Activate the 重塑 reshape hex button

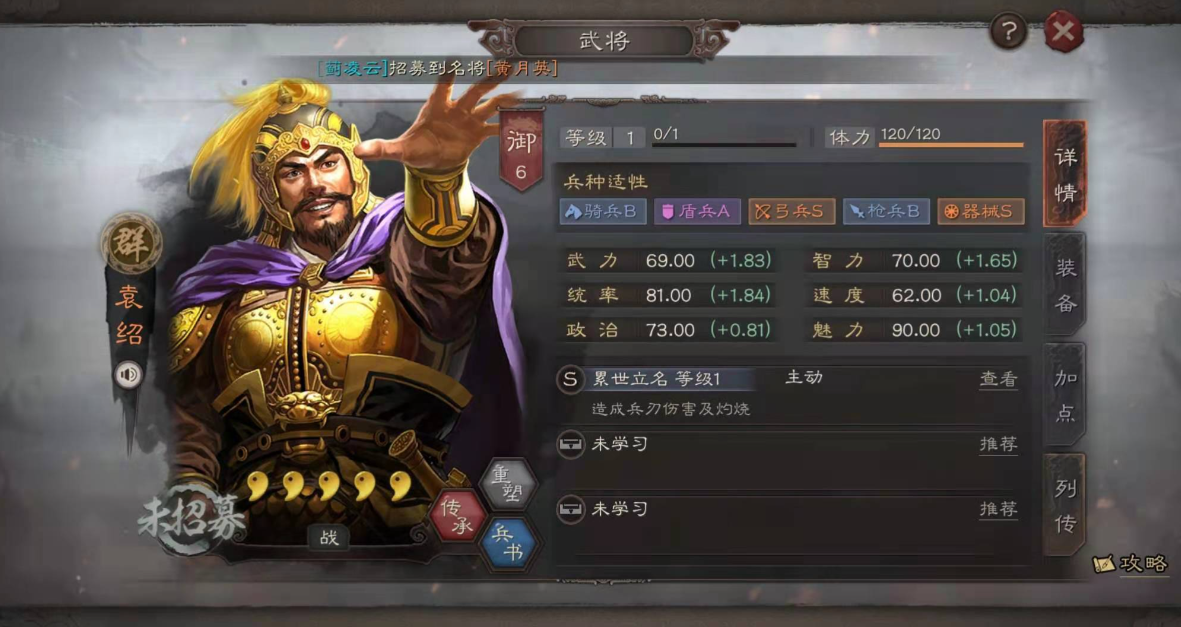click(x=509, y=485)
